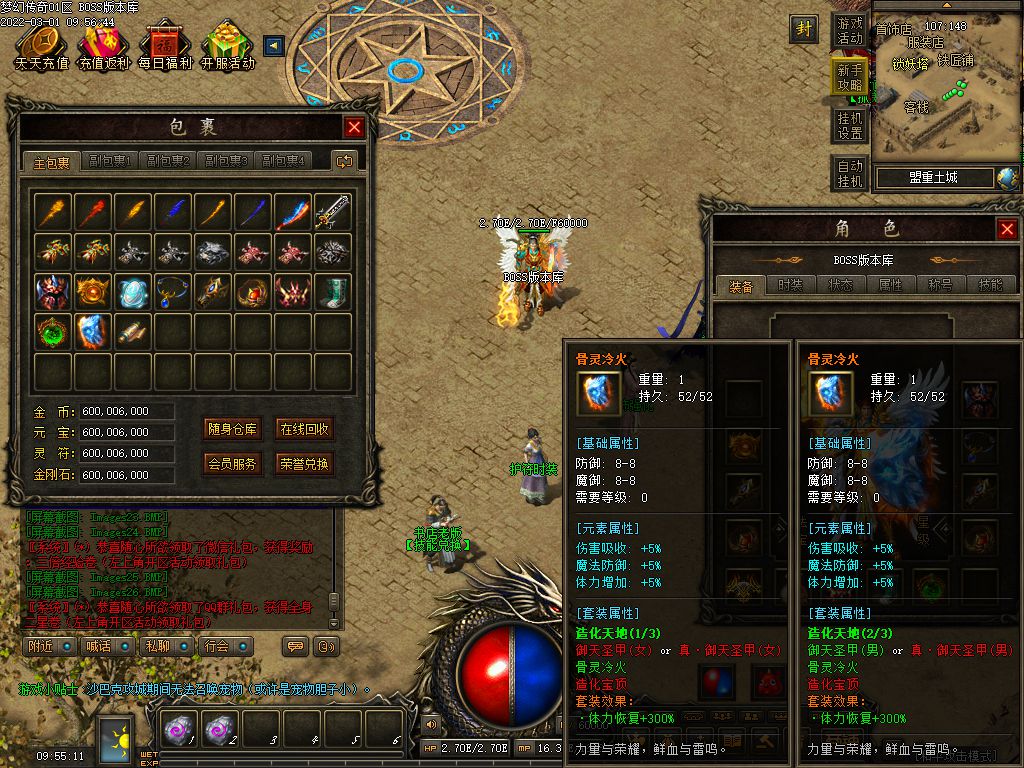Select the blue 骨灵冷火 flame item

[x=94, y=331]
